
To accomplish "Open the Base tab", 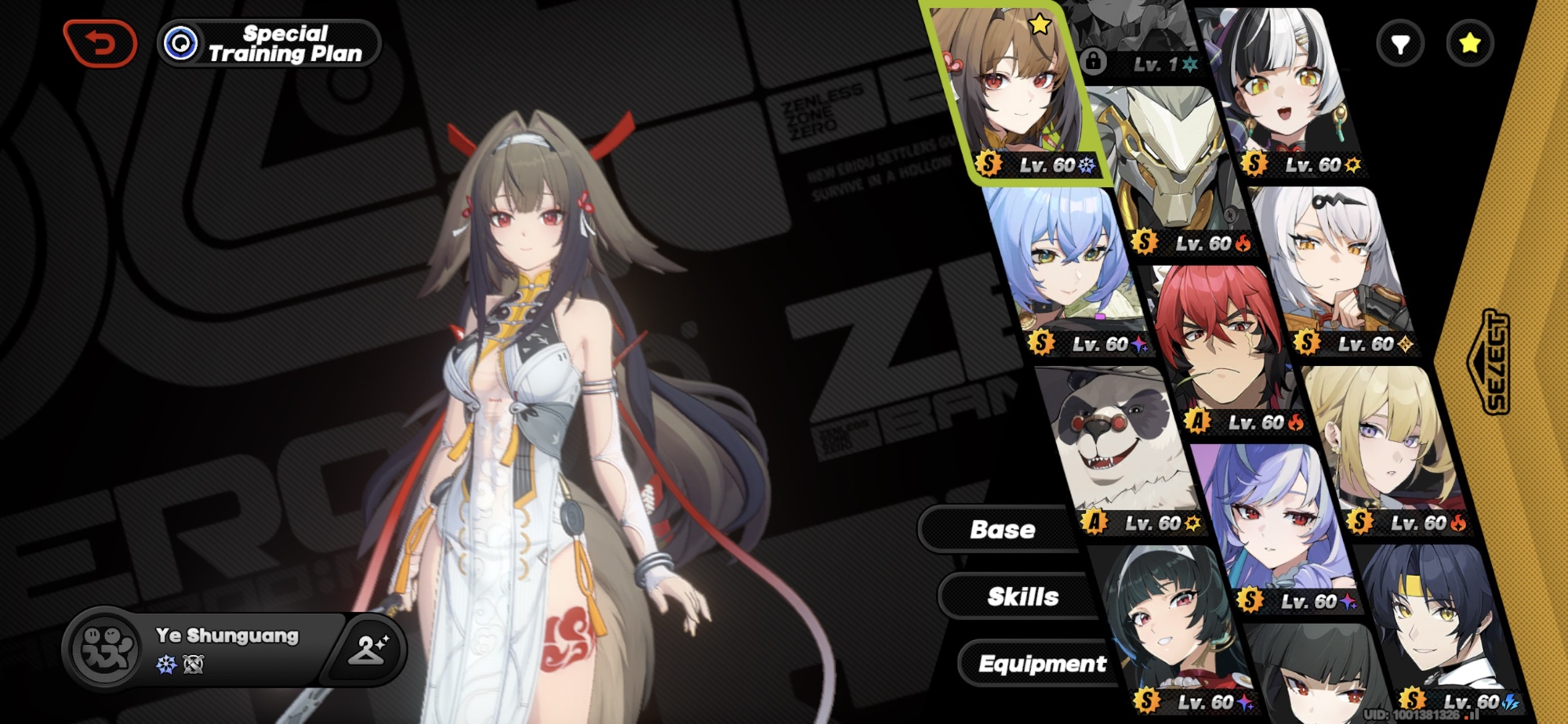I will [x=1002, y=530].
